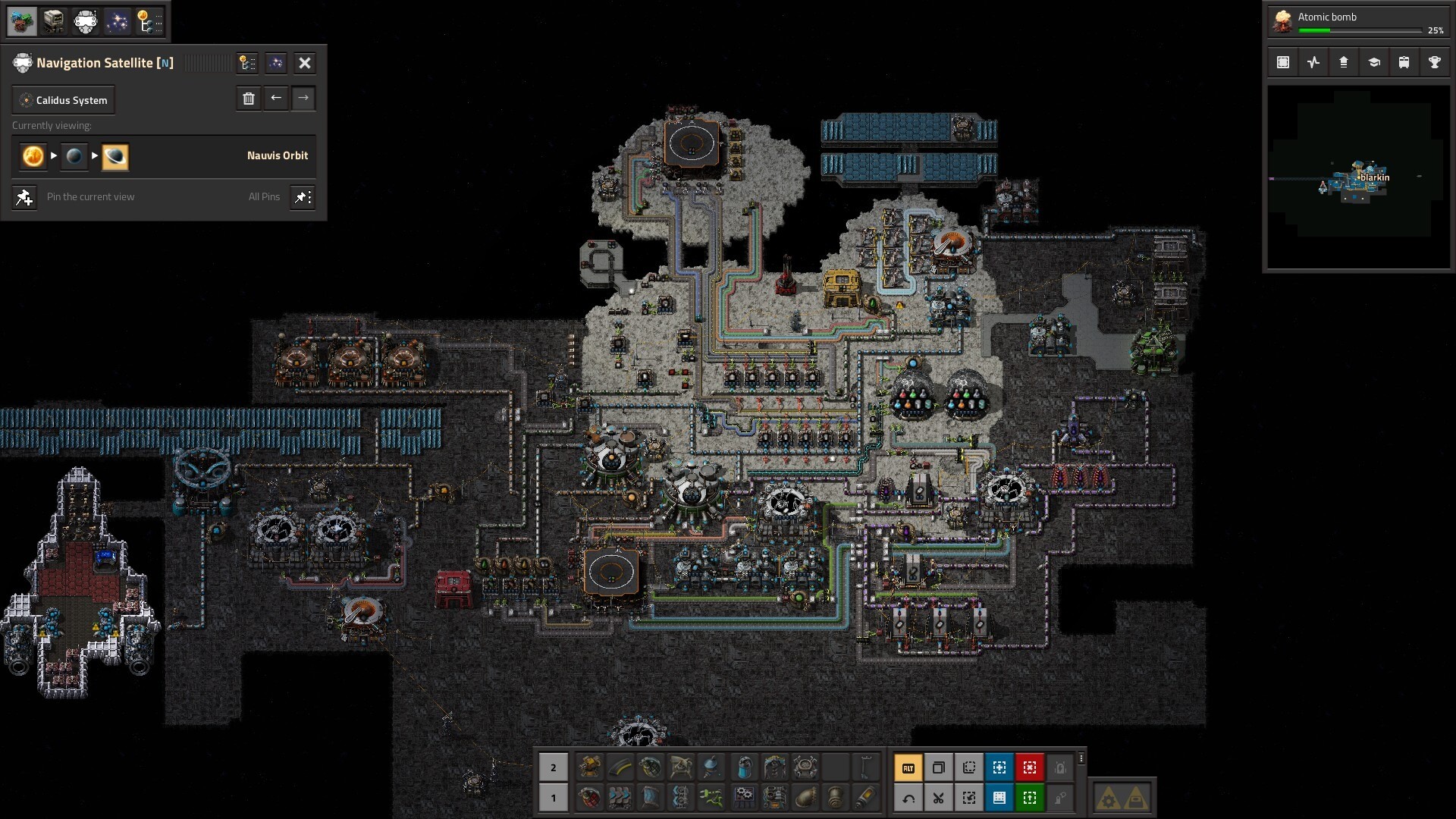Go back with the left arrow button

pyautogui.click(x=276, y=99)
